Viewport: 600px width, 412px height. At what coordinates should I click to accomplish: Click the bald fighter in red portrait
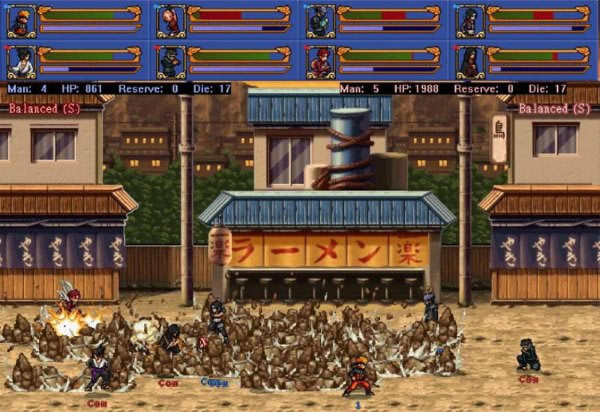pos(170,20)
